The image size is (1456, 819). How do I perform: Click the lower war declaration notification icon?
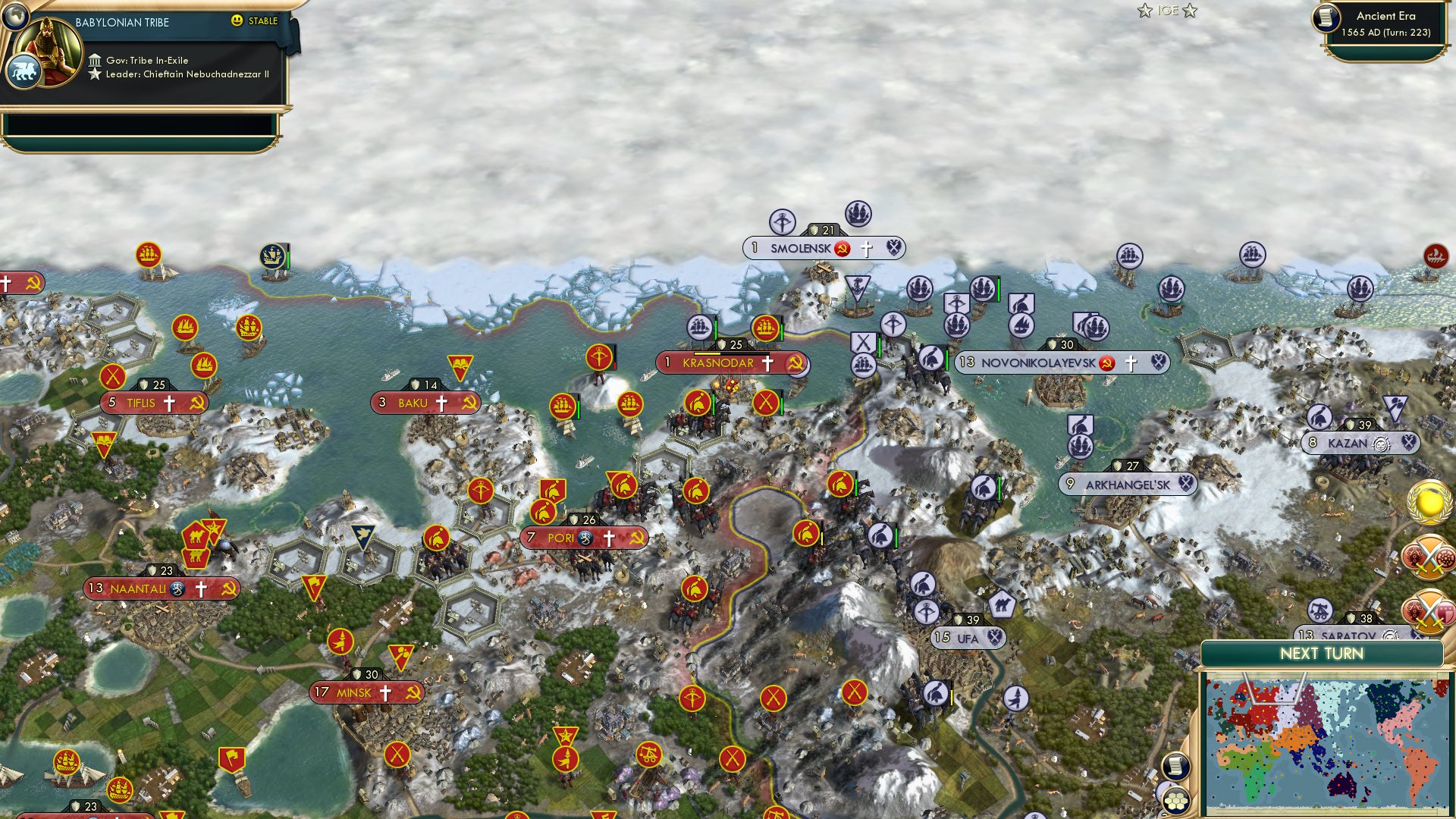tap(1429, 611)
